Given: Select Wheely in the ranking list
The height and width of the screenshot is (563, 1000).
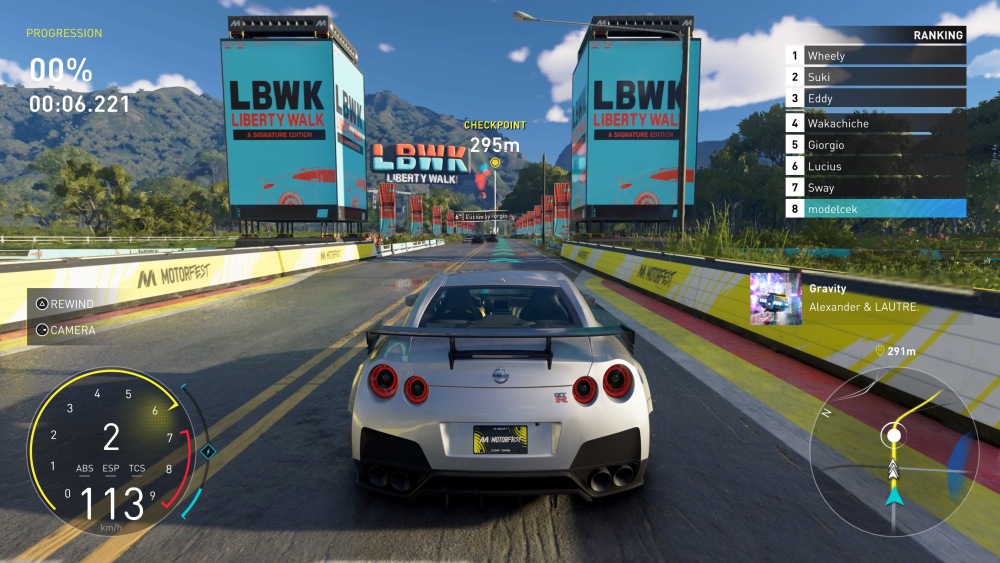Looking at the screenshot, I should point(875,56).
